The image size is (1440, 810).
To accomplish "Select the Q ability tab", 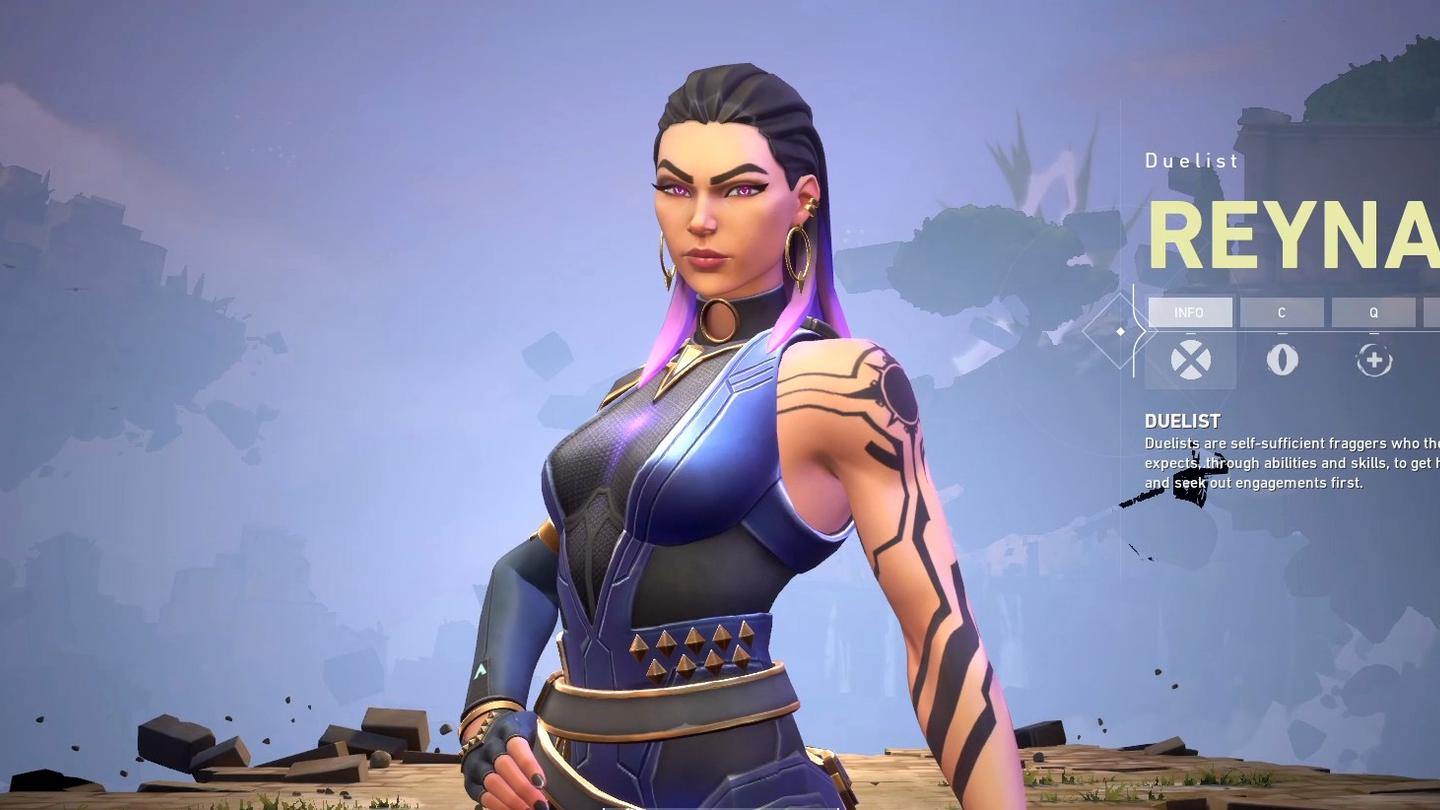I will [x=1373, y=313].
